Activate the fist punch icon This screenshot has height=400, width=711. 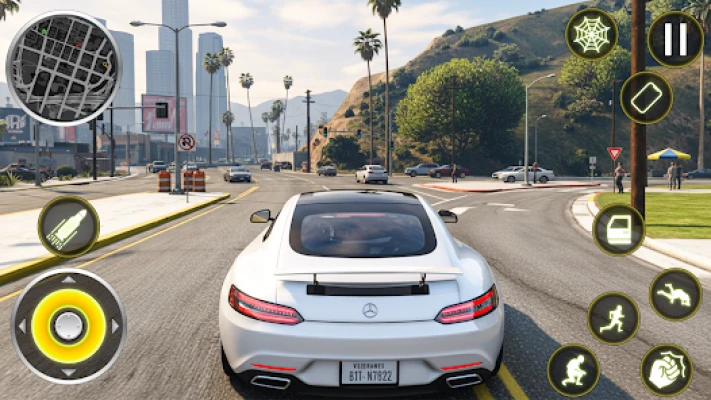pos(666,370)
